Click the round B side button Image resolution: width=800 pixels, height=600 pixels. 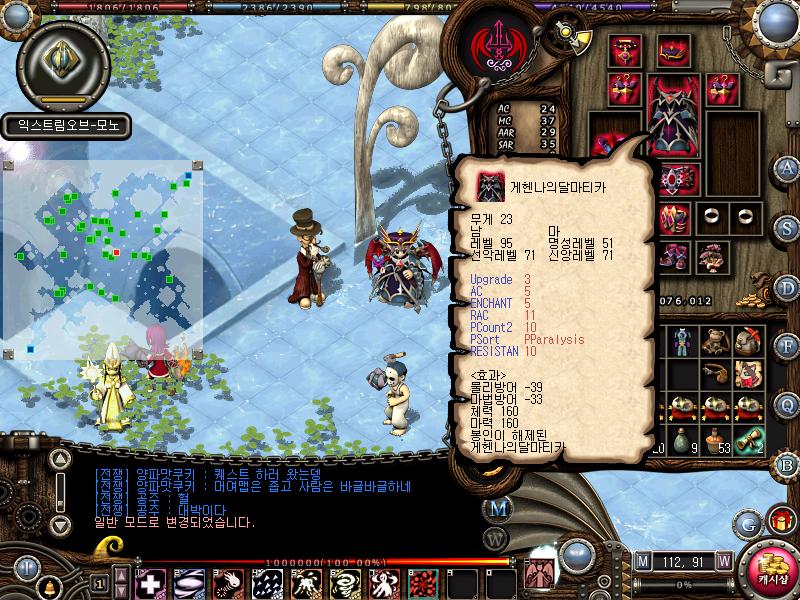click(x=787, y=464)
